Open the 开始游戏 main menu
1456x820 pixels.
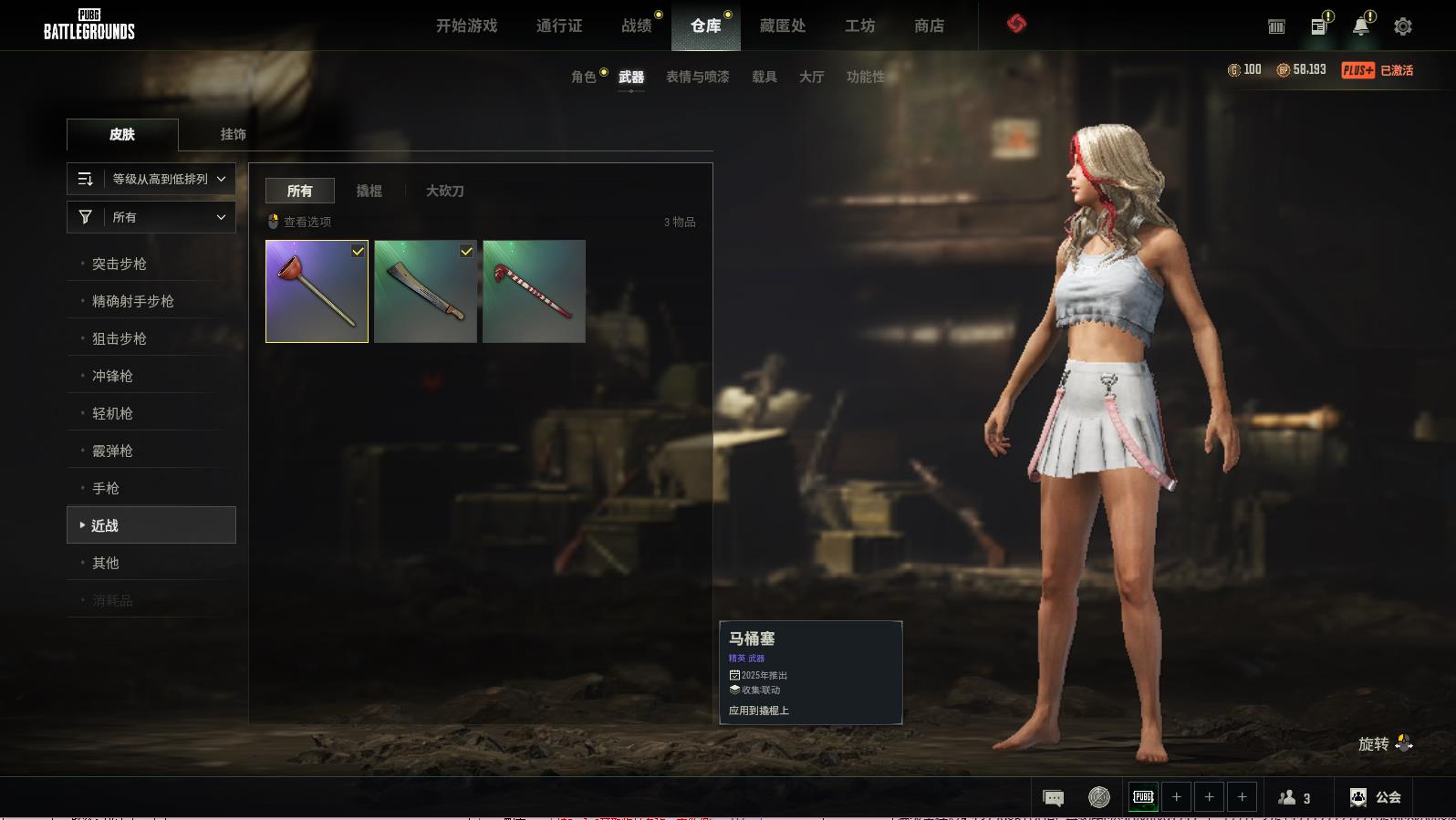(466, 26)
